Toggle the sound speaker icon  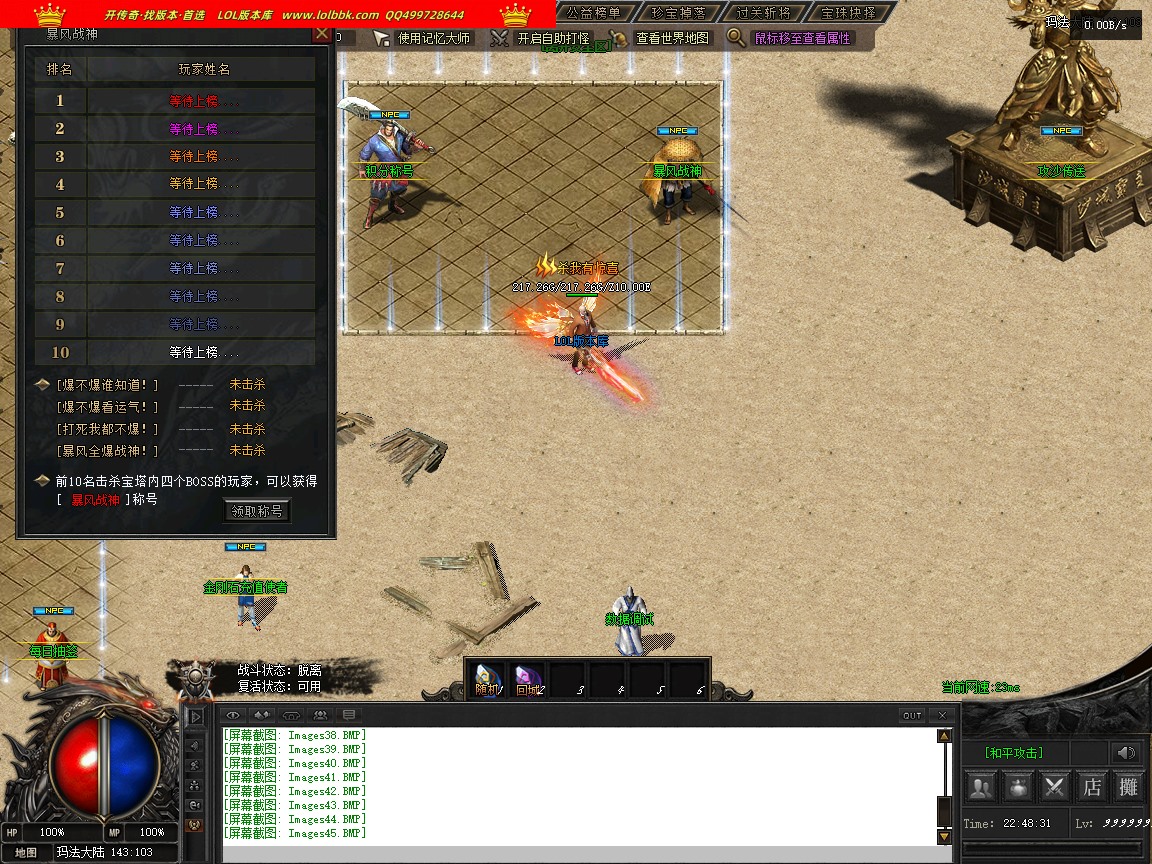pos(1128,753)
